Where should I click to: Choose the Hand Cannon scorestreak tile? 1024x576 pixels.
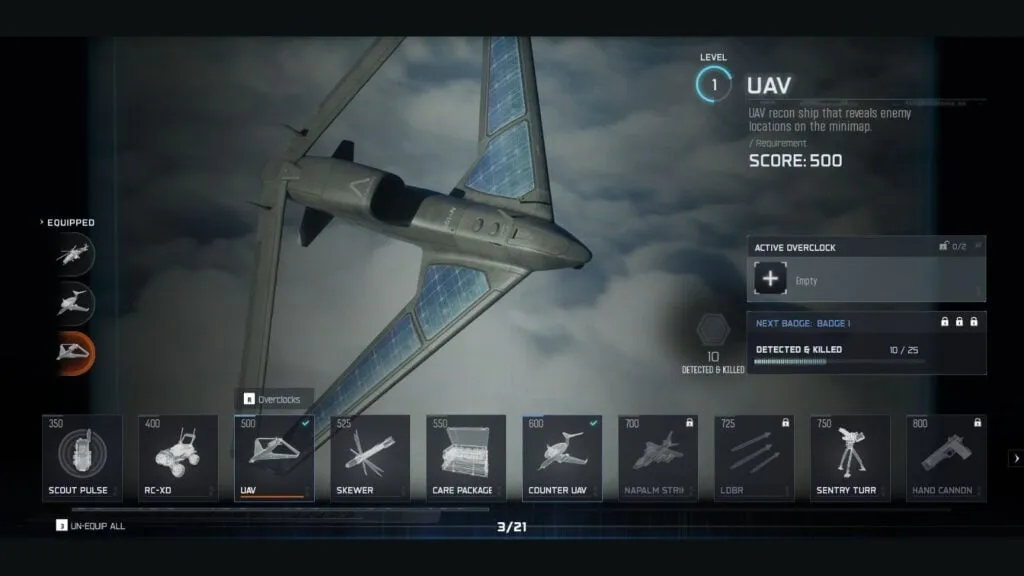point(946,458)
